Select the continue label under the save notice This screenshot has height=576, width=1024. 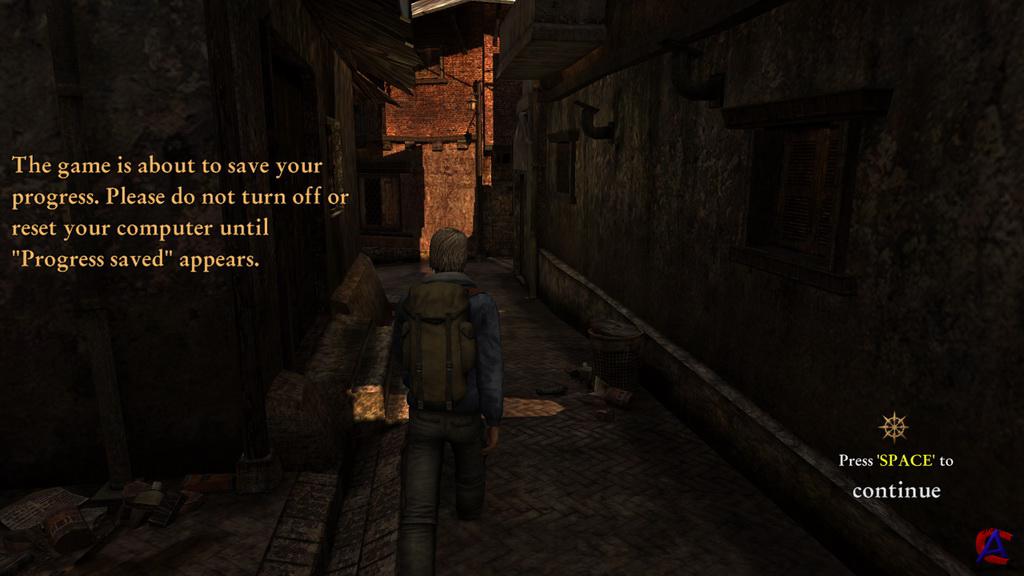896,490
